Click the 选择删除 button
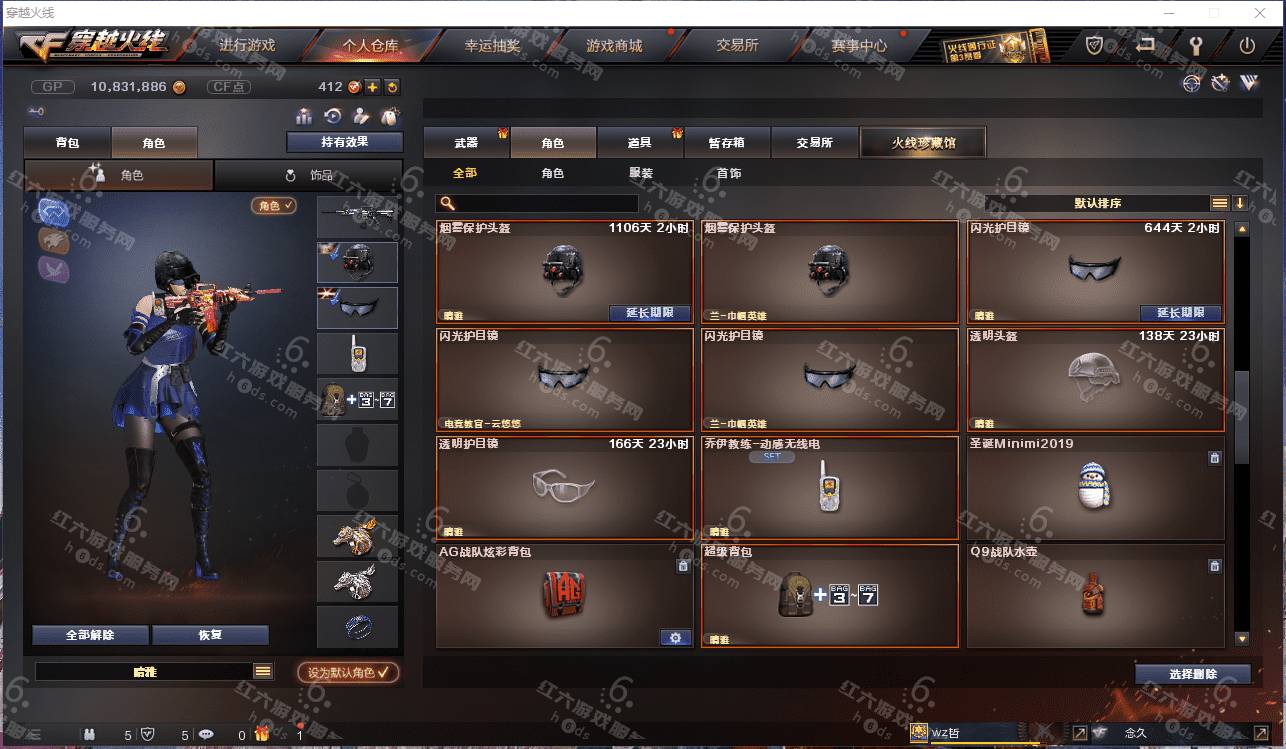 point(1192,674)
